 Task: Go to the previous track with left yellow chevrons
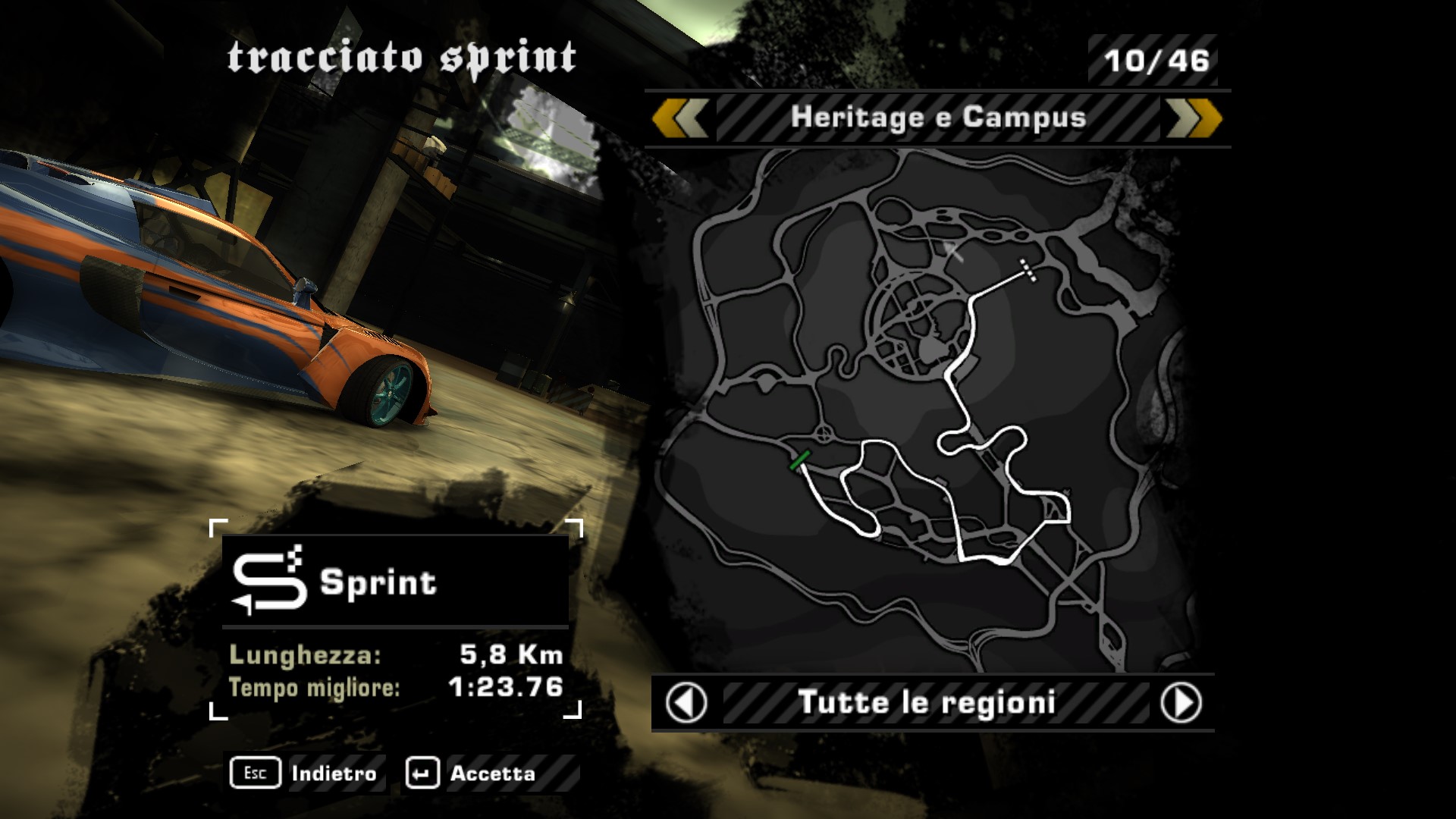click(680, 119)
